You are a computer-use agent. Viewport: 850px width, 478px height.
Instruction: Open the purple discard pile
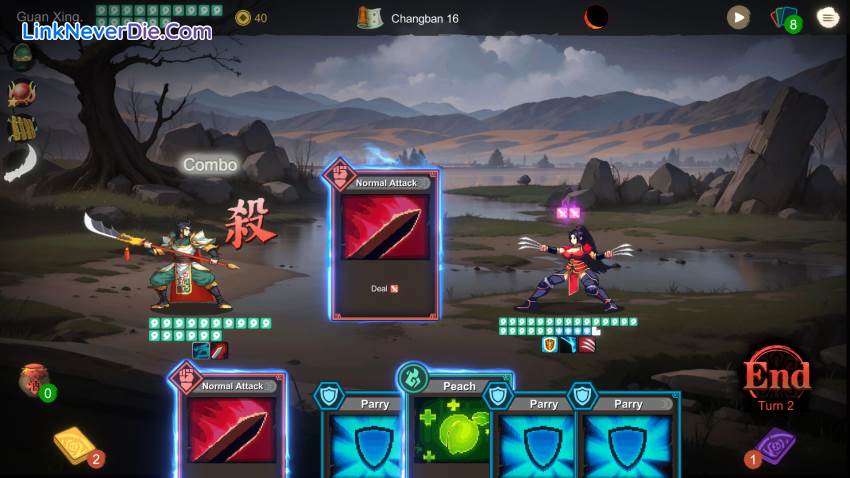(x=773, y=447)
